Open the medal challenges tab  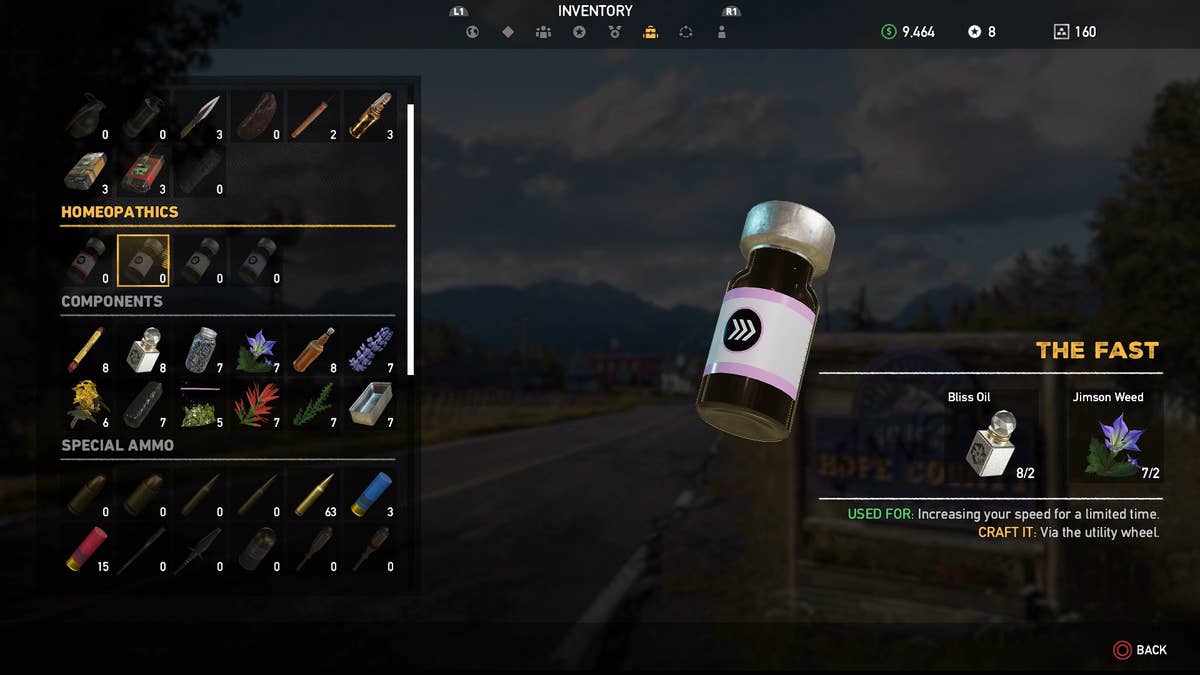tap(615, 32)
